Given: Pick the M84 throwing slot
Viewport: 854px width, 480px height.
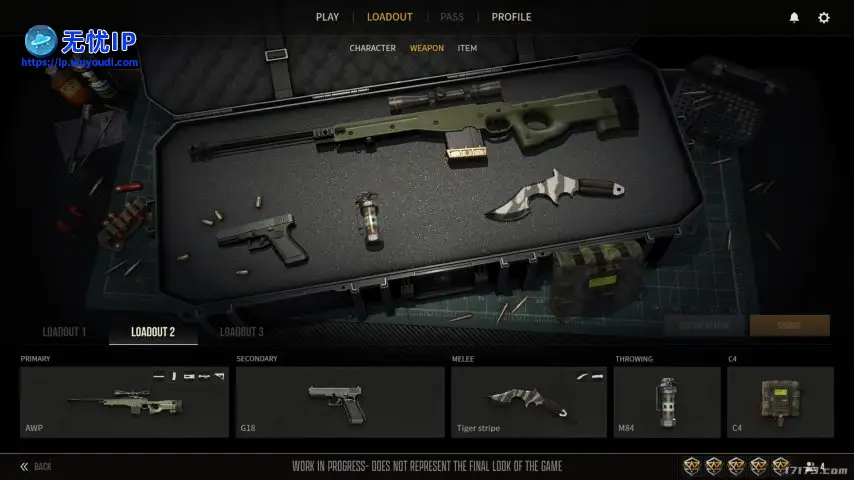Looking at the screenshot, I should click(666, 402).
